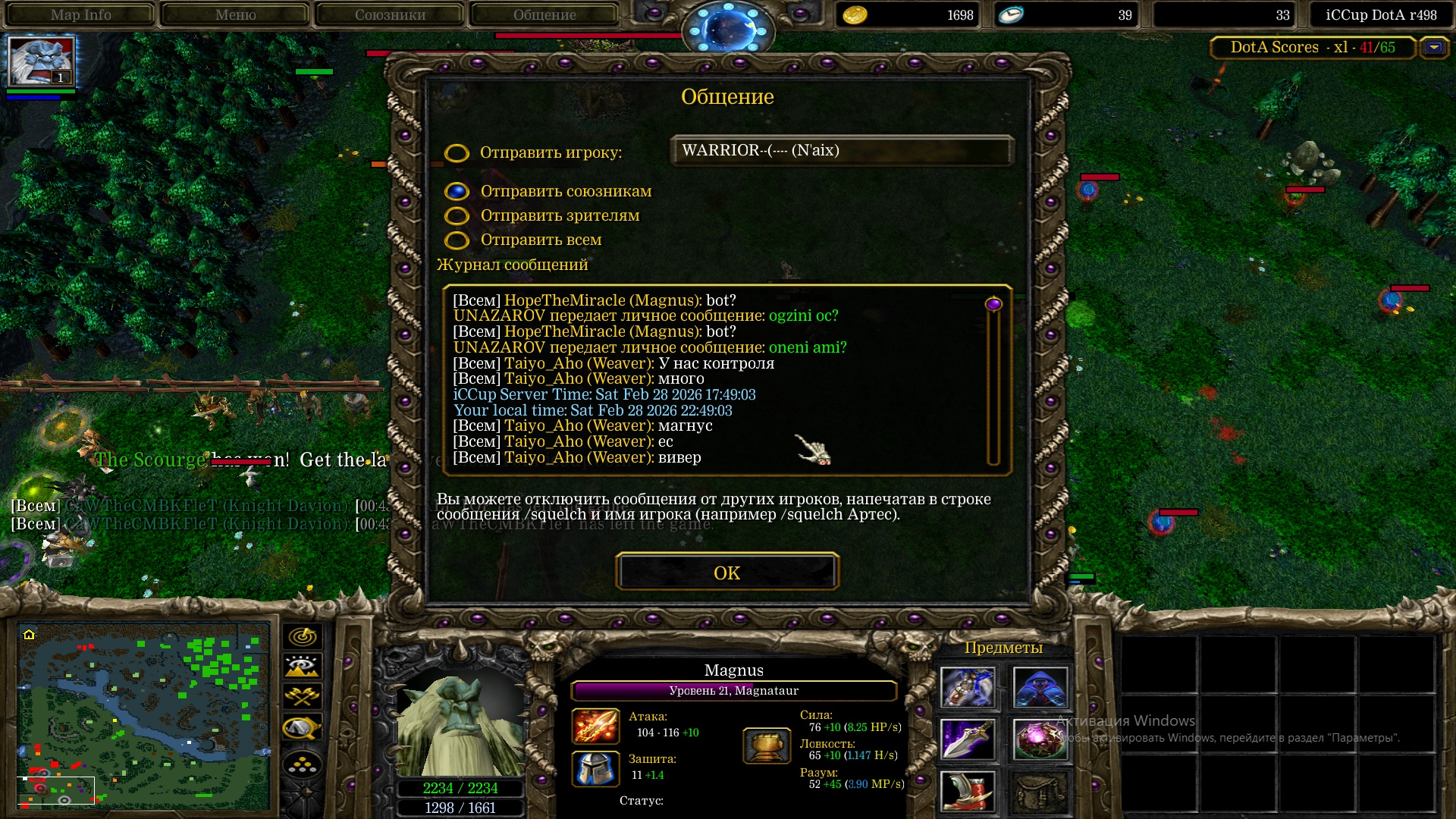Select the 'Отправить игроку' radio option
The height and width of the screenshot is (819, 1456).
457,153
